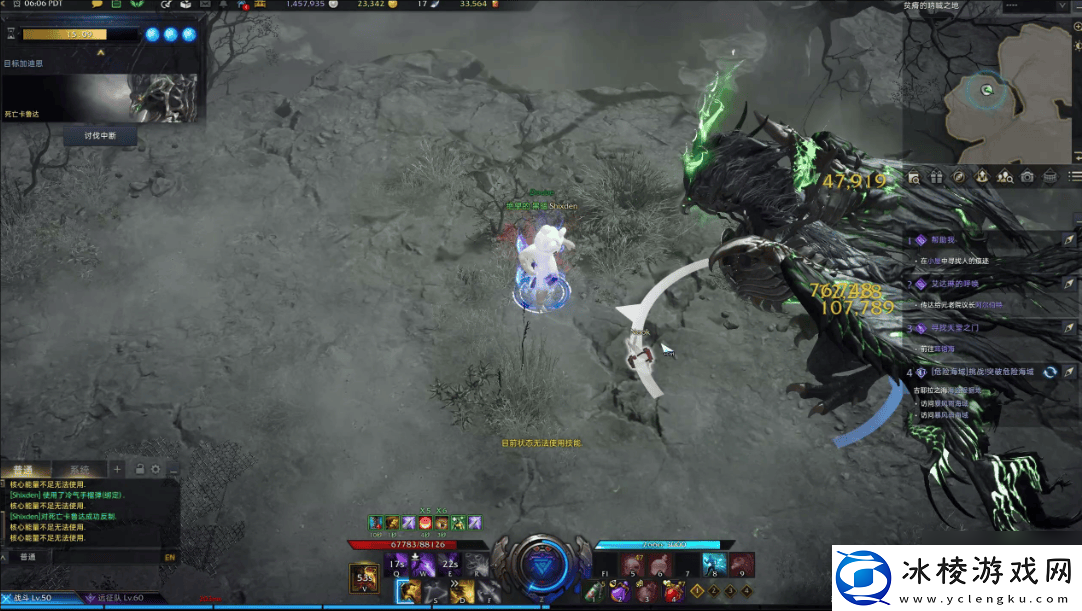Open the chat speech bubble icon in top bar
The width and height of the screenshot is (1082, 611).
click(97, 5)
